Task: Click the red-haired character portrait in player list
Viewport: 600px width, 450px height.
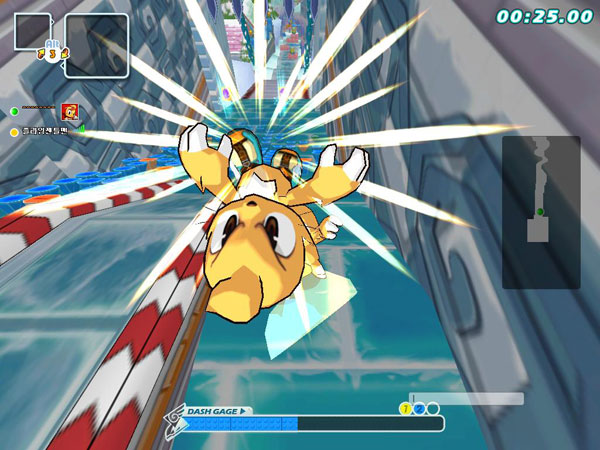Action: click(x=70, y=111)
